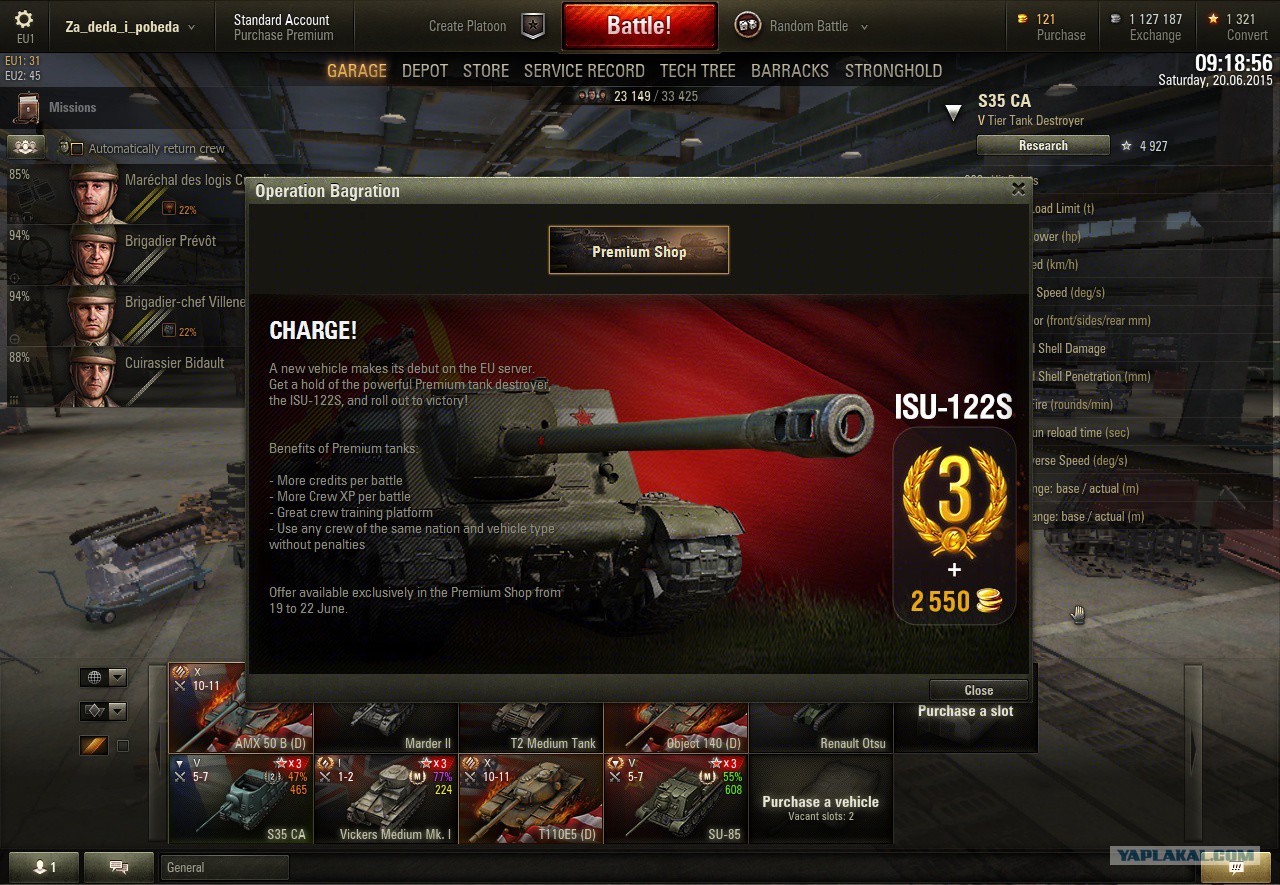The image size is (1280, 885).
Task: Click Create Platoon
Action: (467, 26)
